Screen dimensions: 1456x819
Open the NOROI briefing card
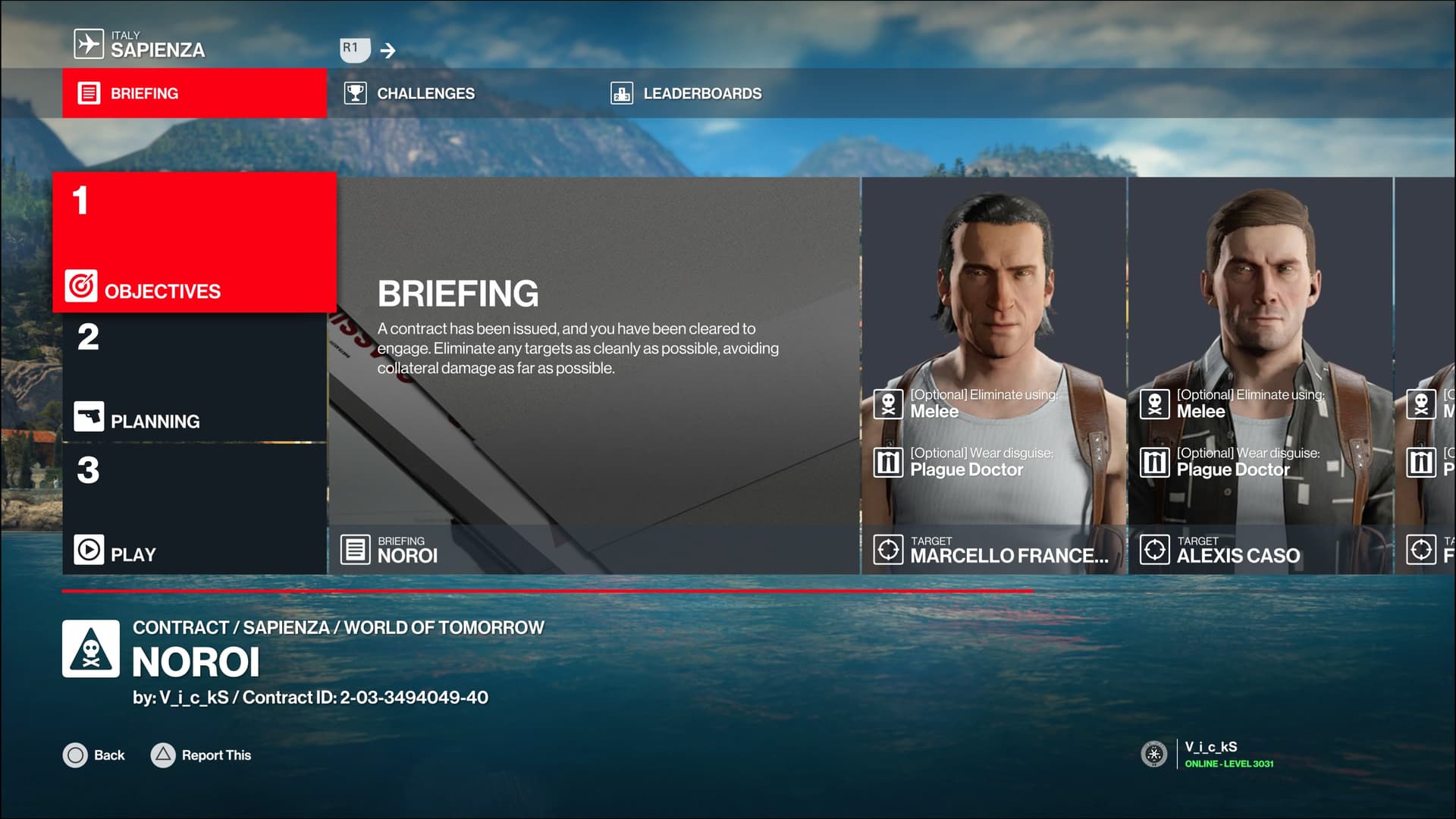tap(594, 375)
